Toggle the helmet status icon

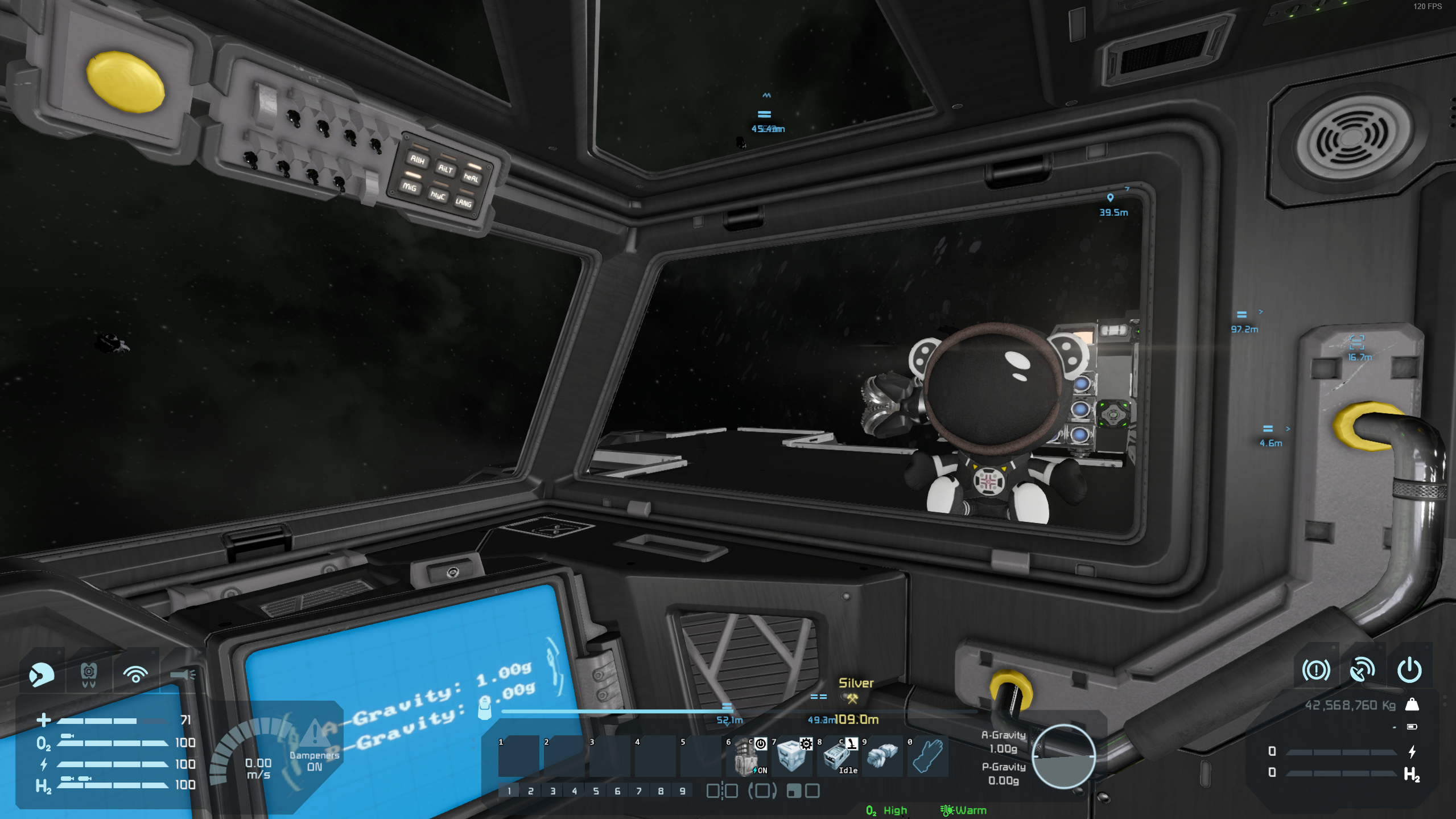point(42,674)
